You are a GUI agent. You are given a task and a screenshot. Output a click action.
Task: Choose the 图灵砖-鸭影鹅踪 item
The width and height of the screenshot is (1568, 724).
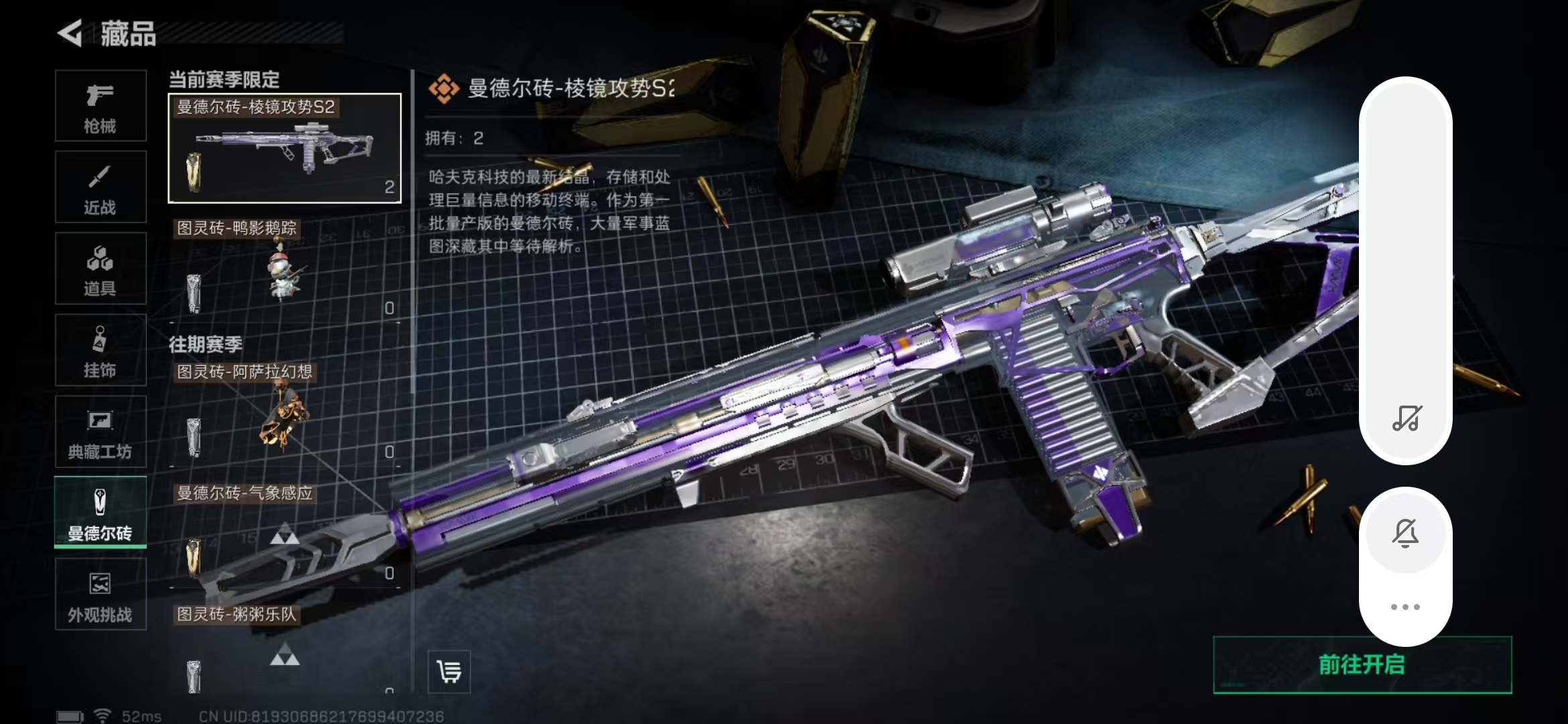tap(285, 271)
